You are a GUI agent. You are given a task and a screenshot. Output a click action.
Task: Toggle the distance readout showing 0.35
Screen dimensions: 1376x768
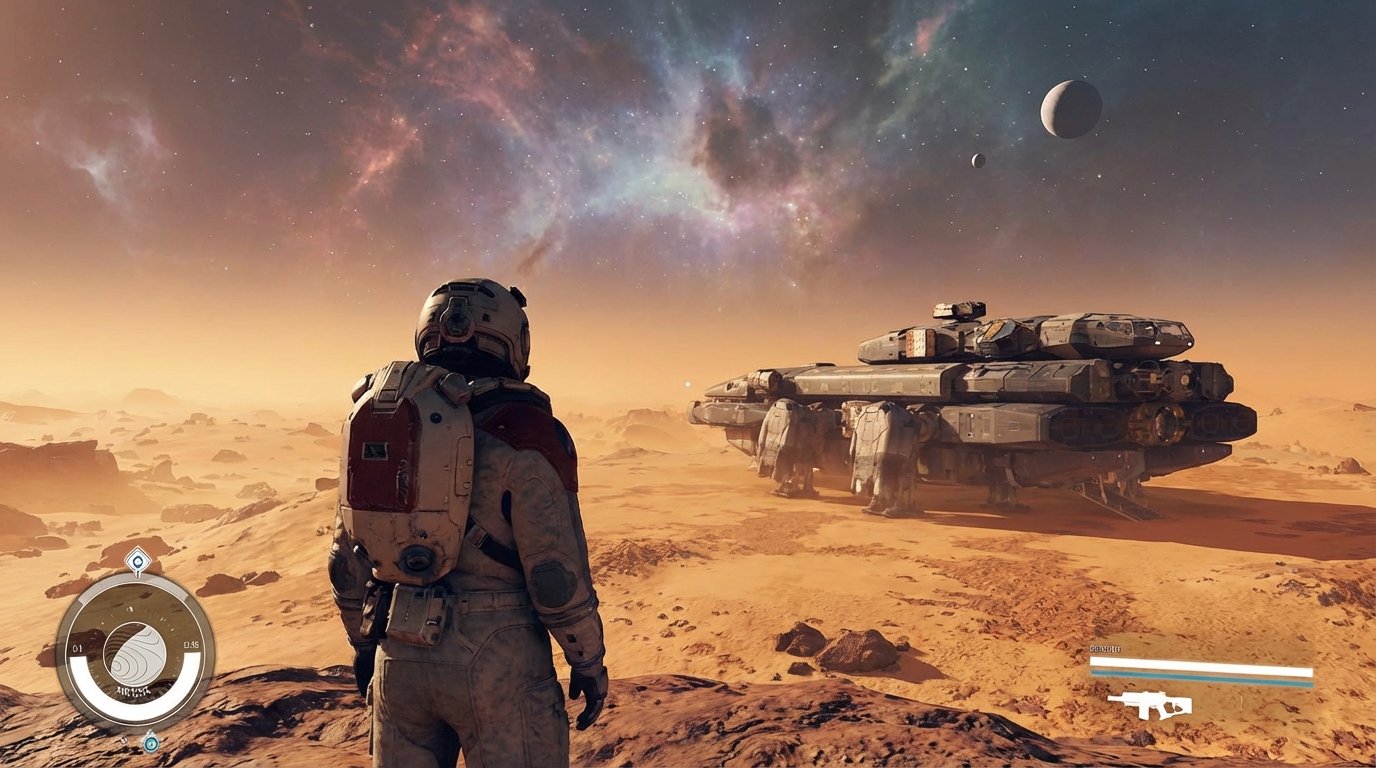(190, 645)
